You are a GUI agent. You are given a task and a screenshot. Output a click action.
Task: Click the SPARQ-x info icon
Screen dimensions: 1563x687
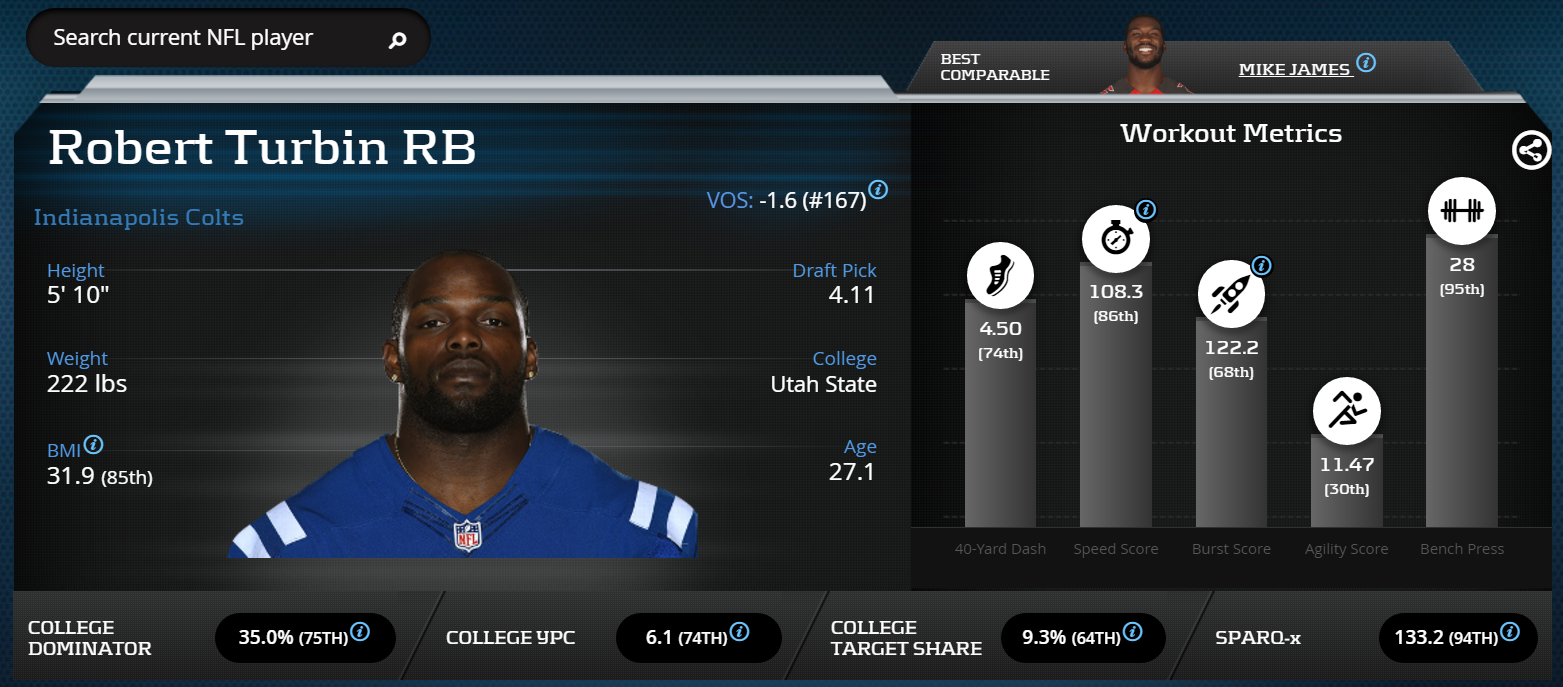[1510, 632]
